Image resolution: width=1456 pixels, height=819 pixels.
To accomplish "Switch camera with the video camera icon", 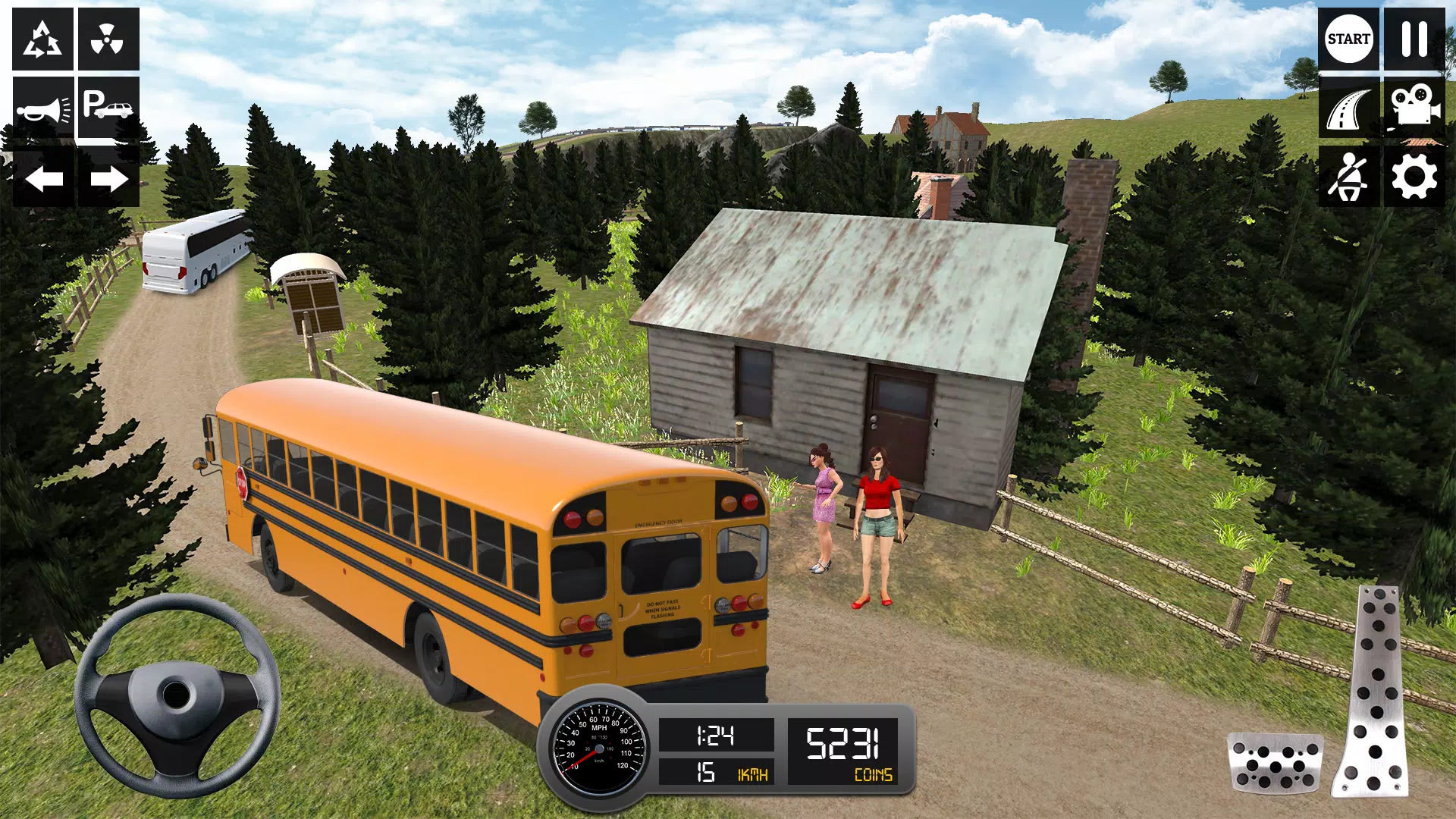I will [1414, 108].
